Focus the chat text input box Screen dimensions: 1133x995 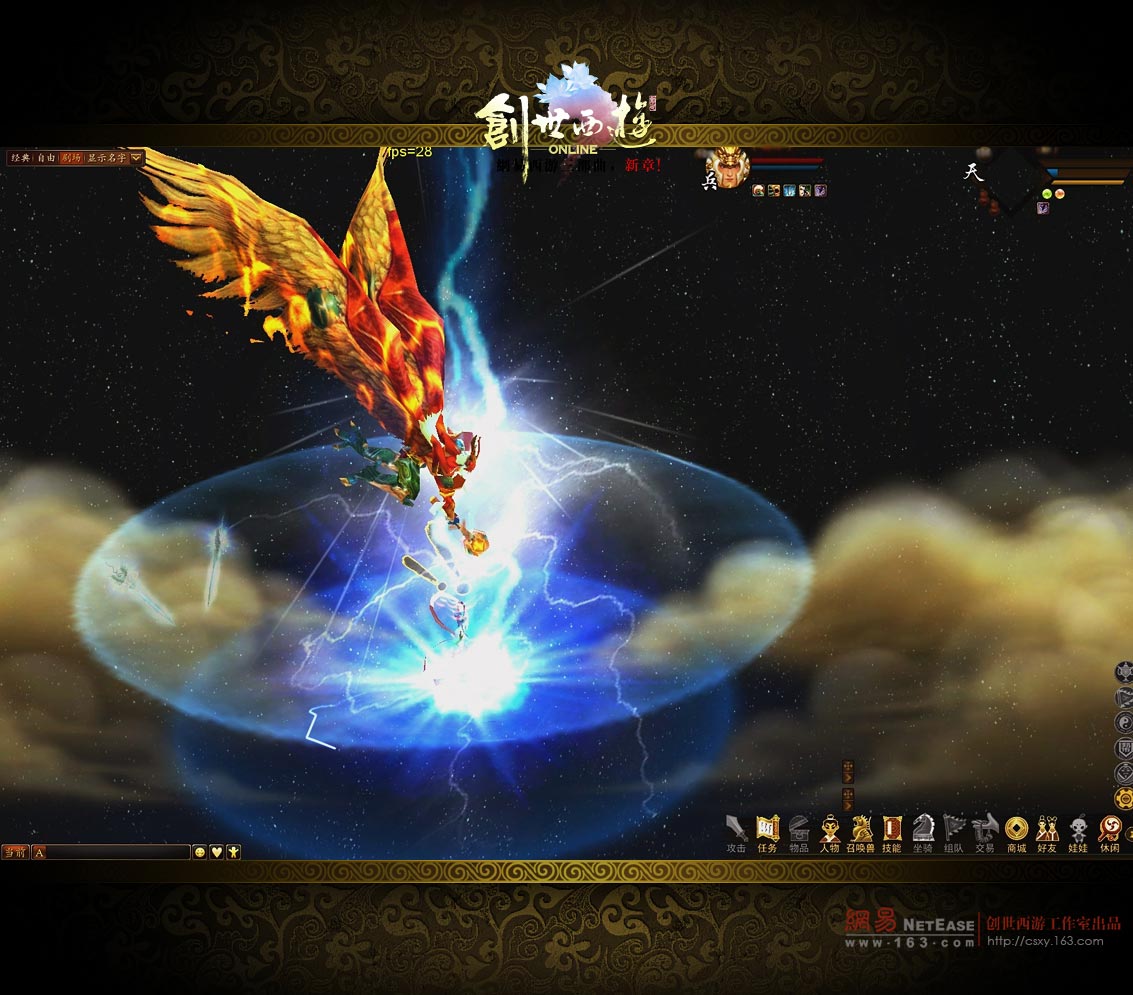coord(117,852)
